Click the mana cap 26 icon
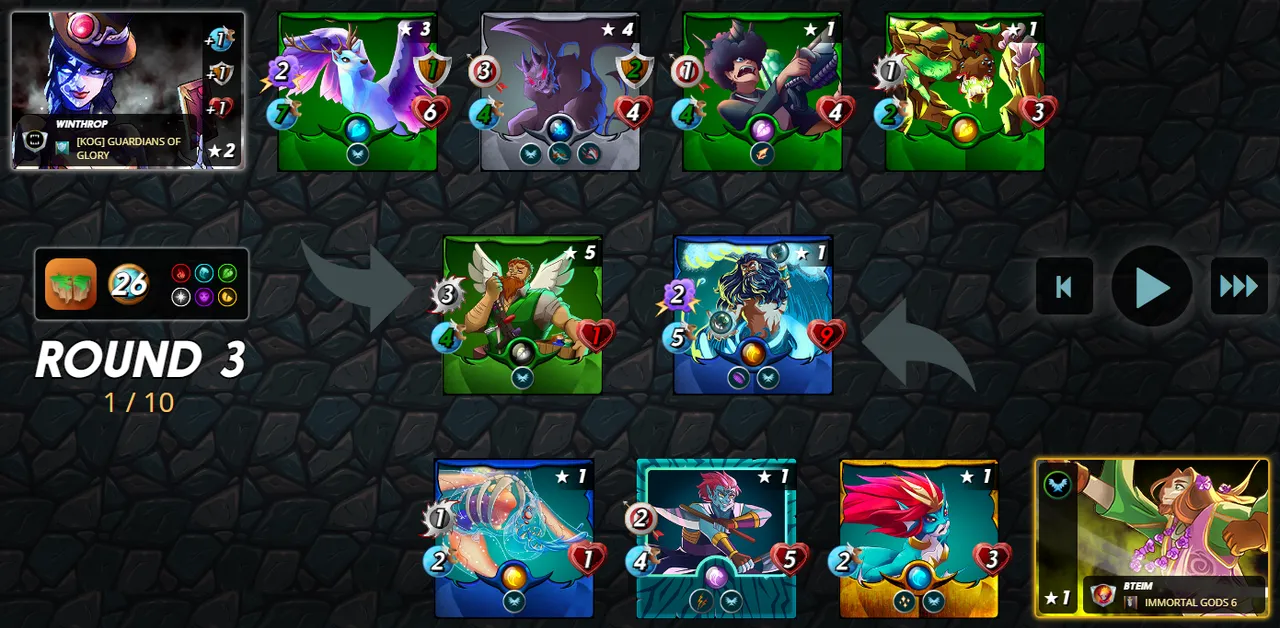This screenshot has width=1280, height=628. (128, 285)
